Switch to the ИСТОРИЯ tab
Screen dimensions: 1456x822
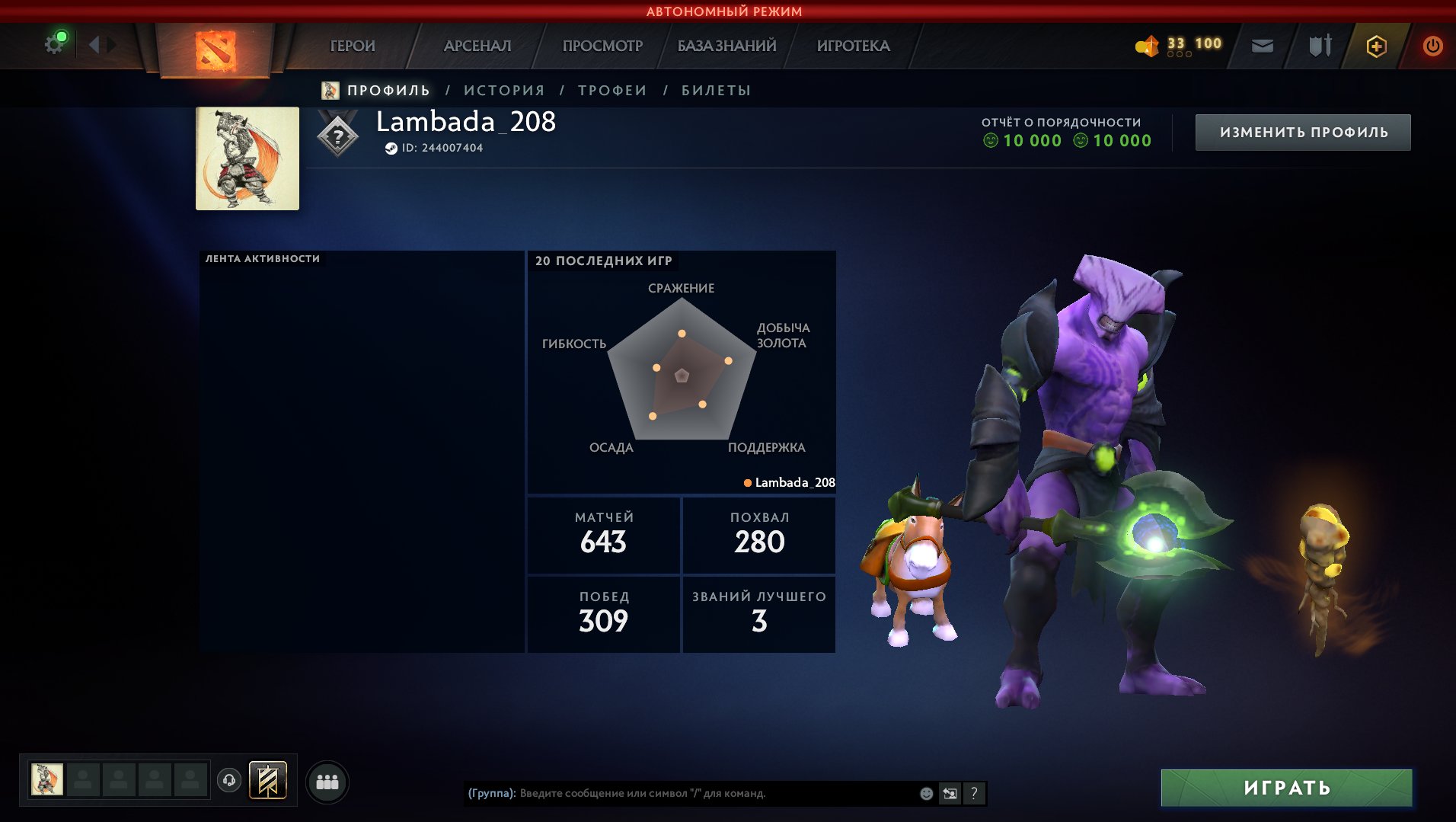click(x=503, y=89)
